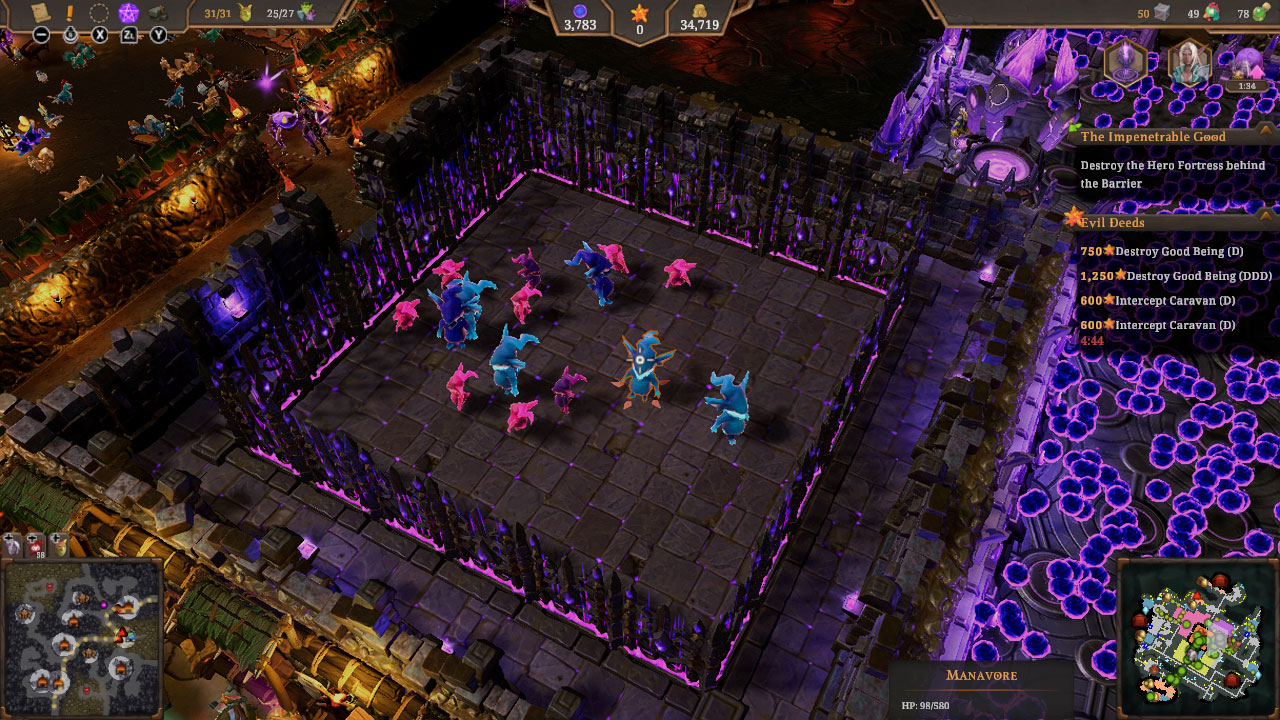Select the elf hero portrait with 1:34 timer

pos(1191,63)
